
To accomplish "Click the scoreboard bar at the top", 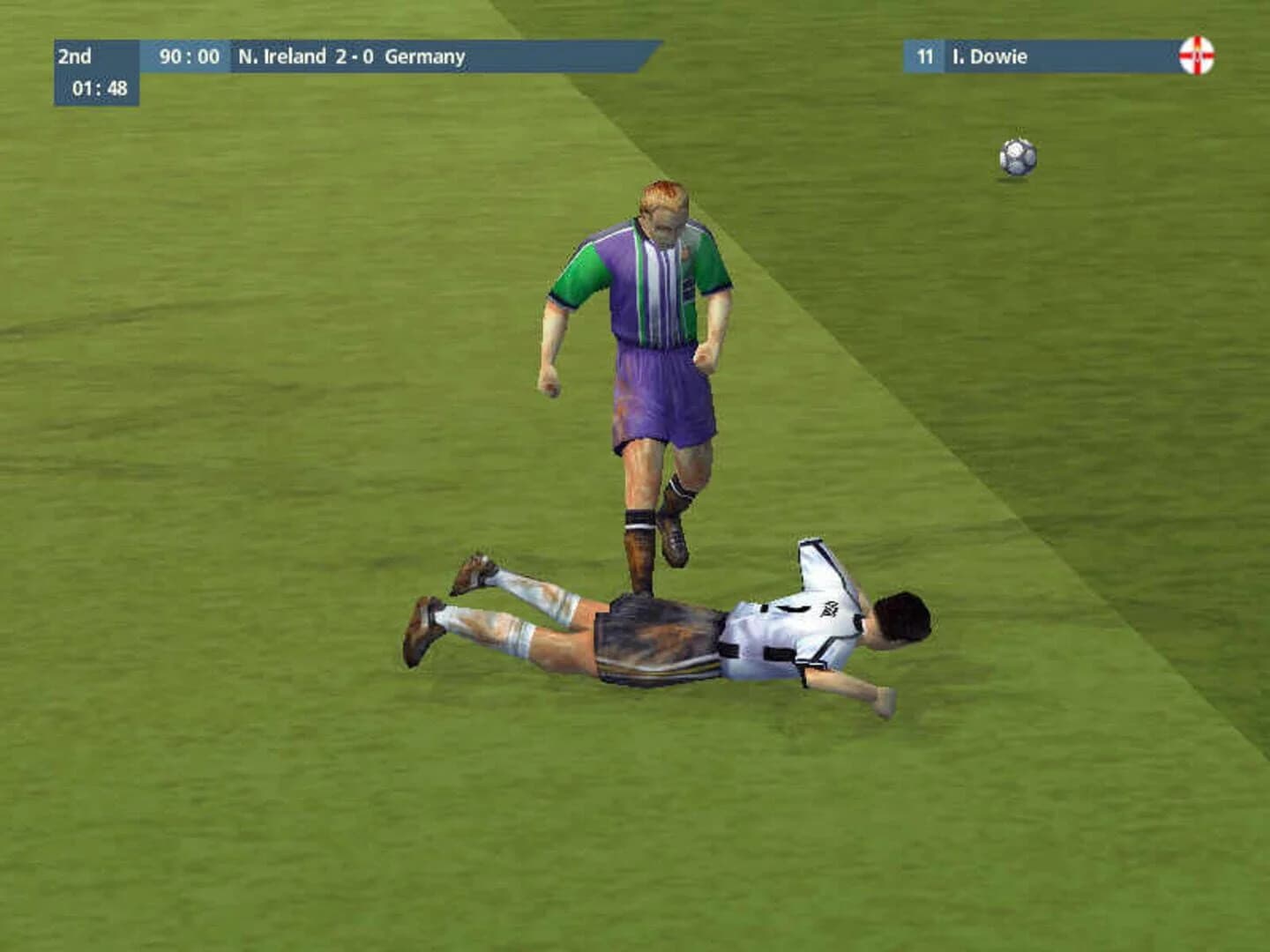I will tap(353, 56).
